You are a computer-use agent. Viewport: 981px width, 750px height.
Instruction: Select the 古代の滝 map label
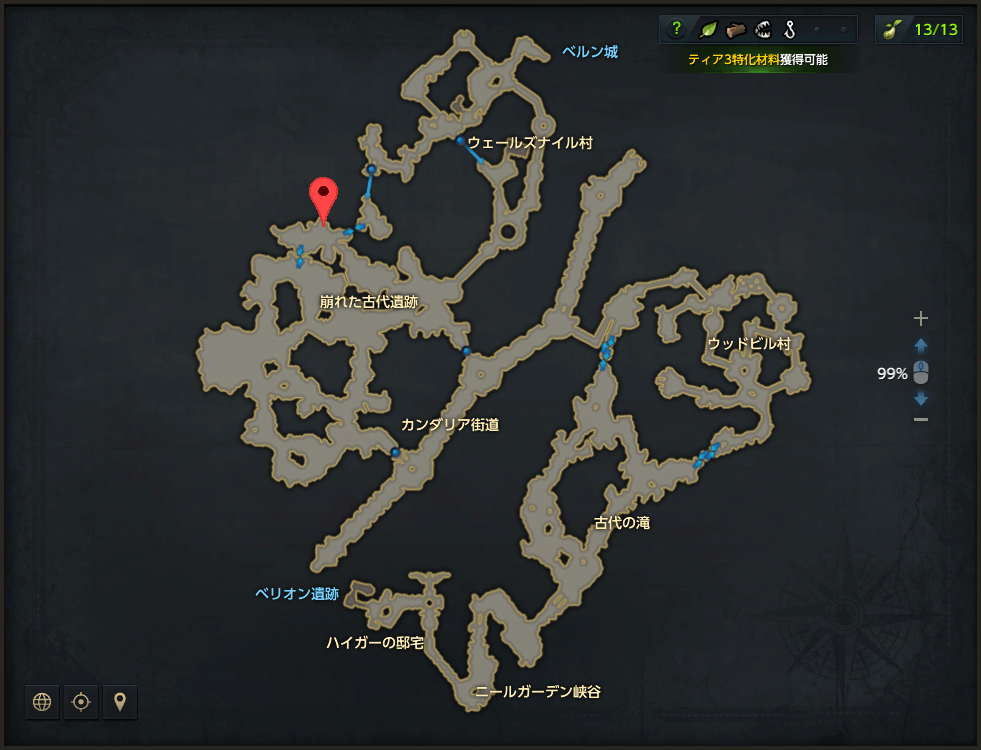(622, 523)
